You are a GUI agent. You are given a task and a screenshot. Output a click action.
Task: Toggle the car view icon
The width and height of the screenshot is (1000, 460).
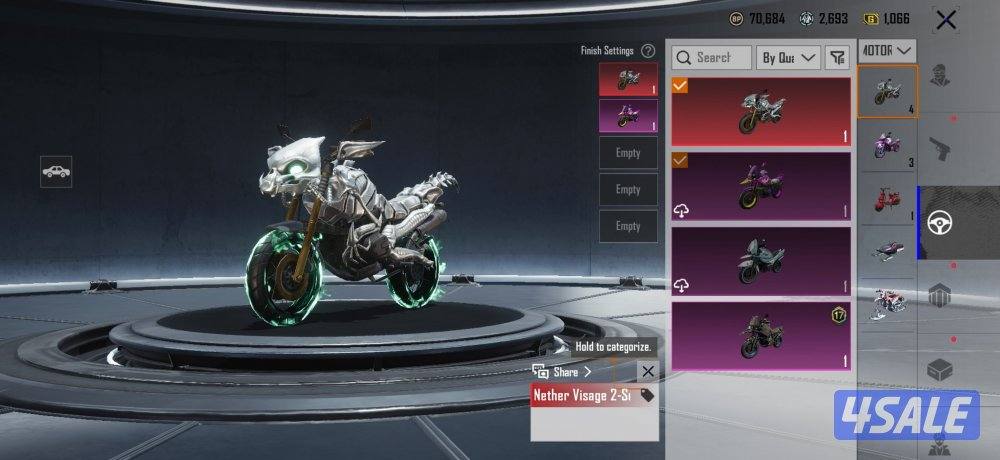coord(56,171)
